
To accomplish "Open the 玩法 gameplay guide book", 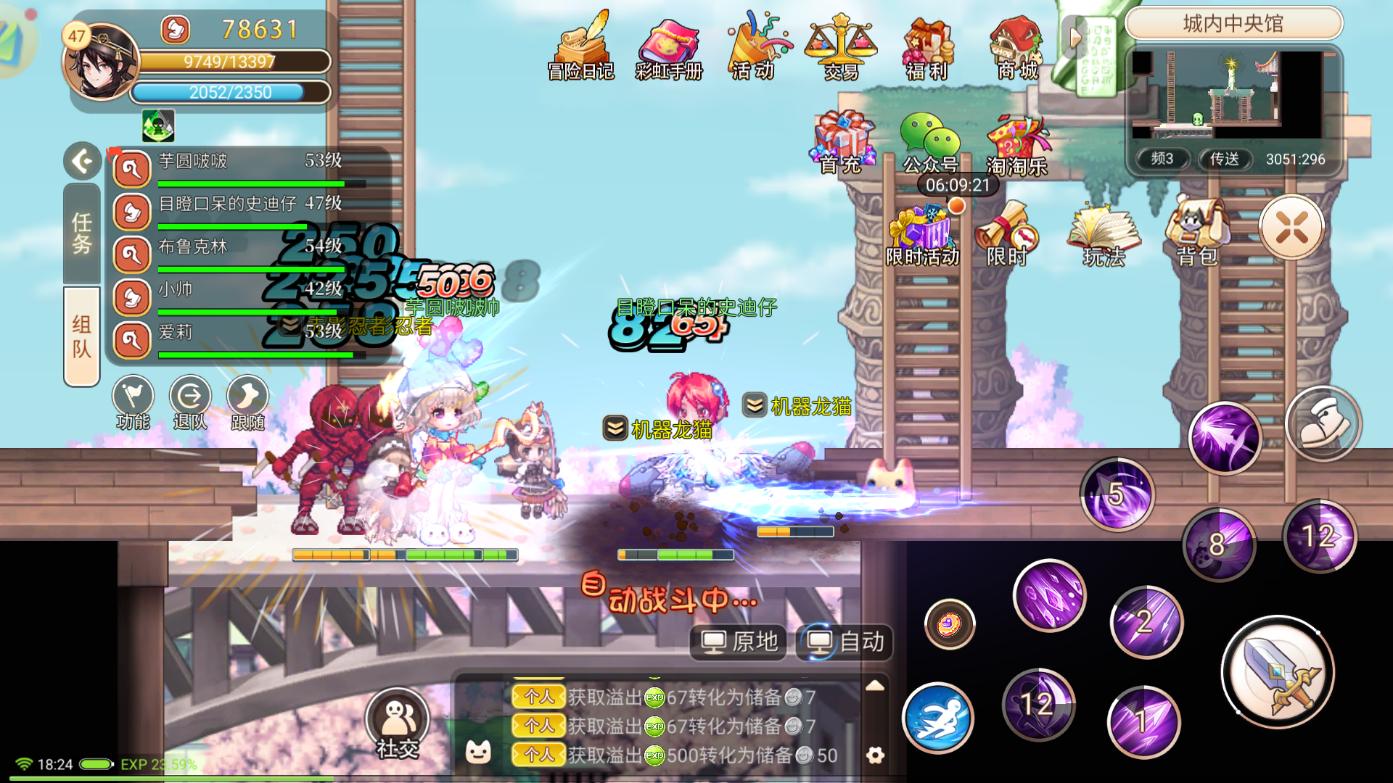I will click(x=1104, y=231).
